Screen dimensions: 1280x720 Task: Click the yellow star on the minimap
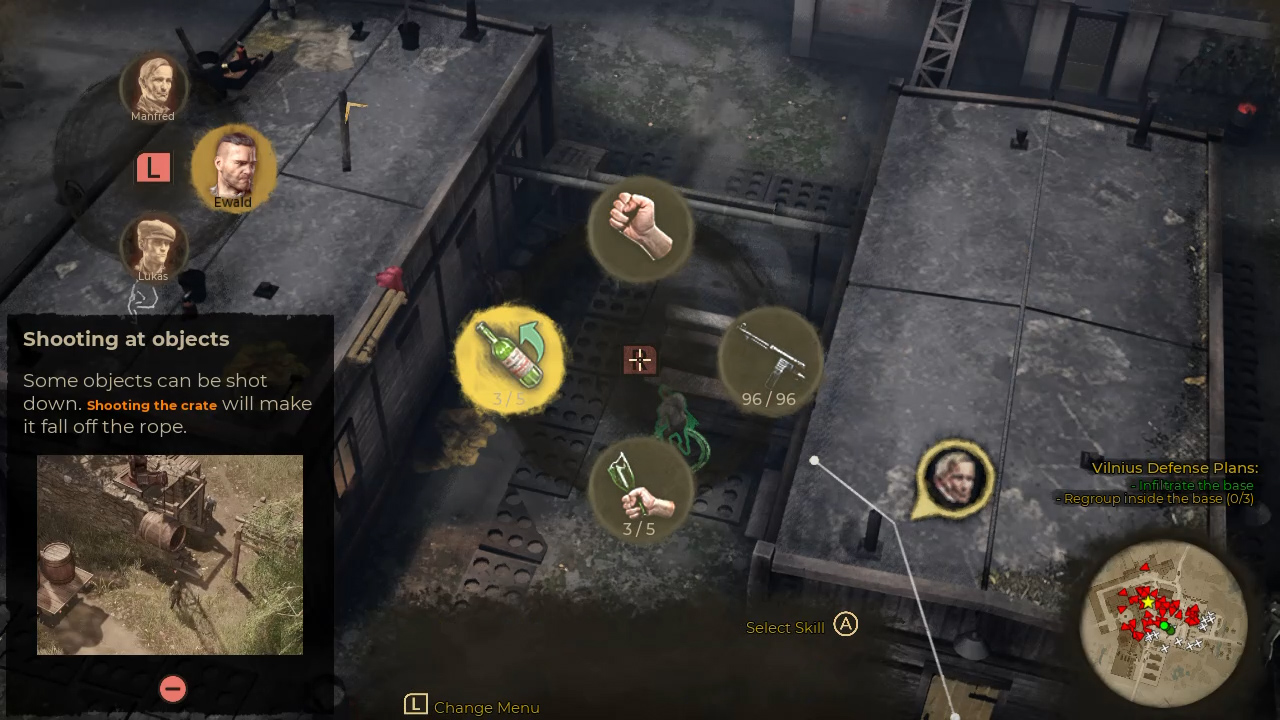tap(1146, 602)
